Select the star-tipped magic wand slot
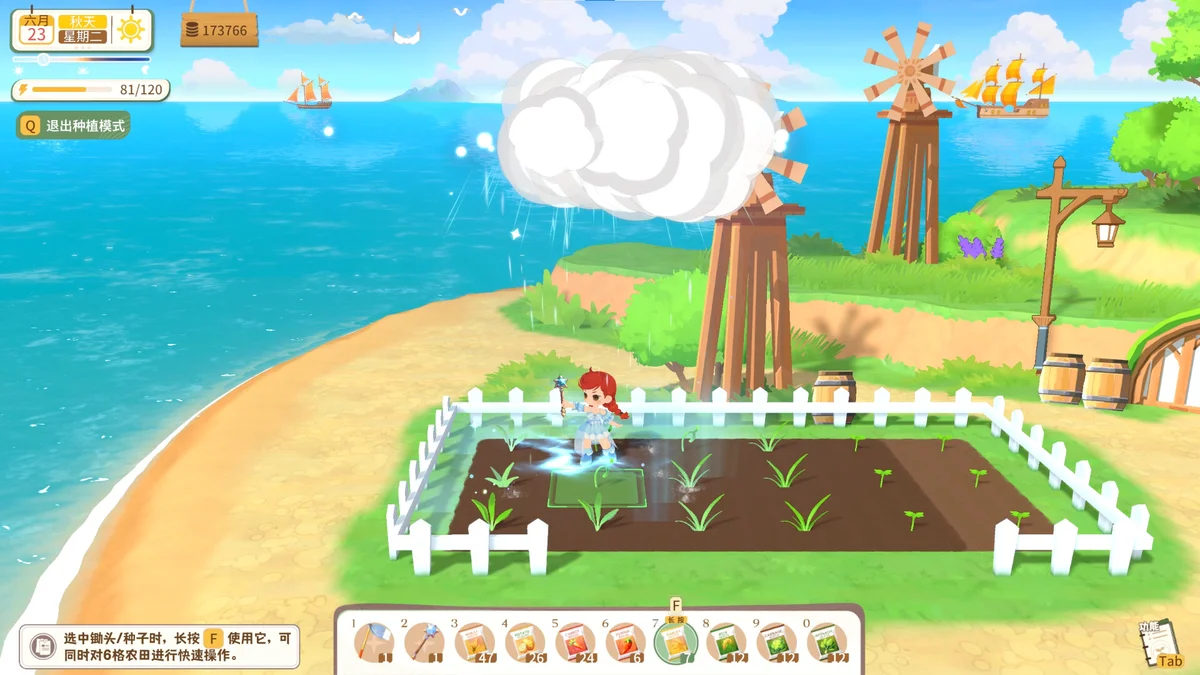 click(424, 642)
